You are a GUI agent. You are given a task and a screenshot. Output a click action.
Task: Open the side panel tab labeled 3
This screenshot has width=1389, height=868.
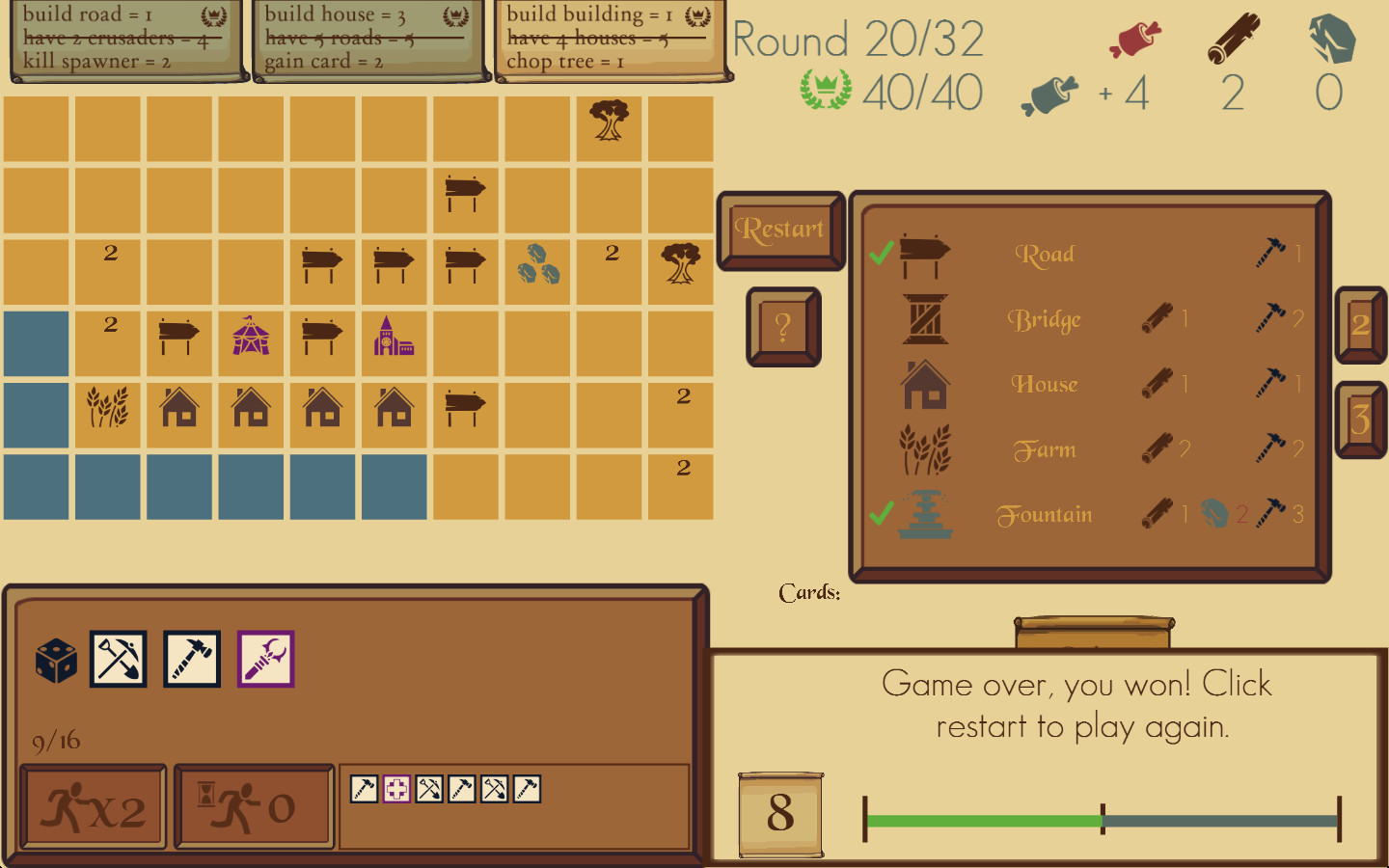1361,415
